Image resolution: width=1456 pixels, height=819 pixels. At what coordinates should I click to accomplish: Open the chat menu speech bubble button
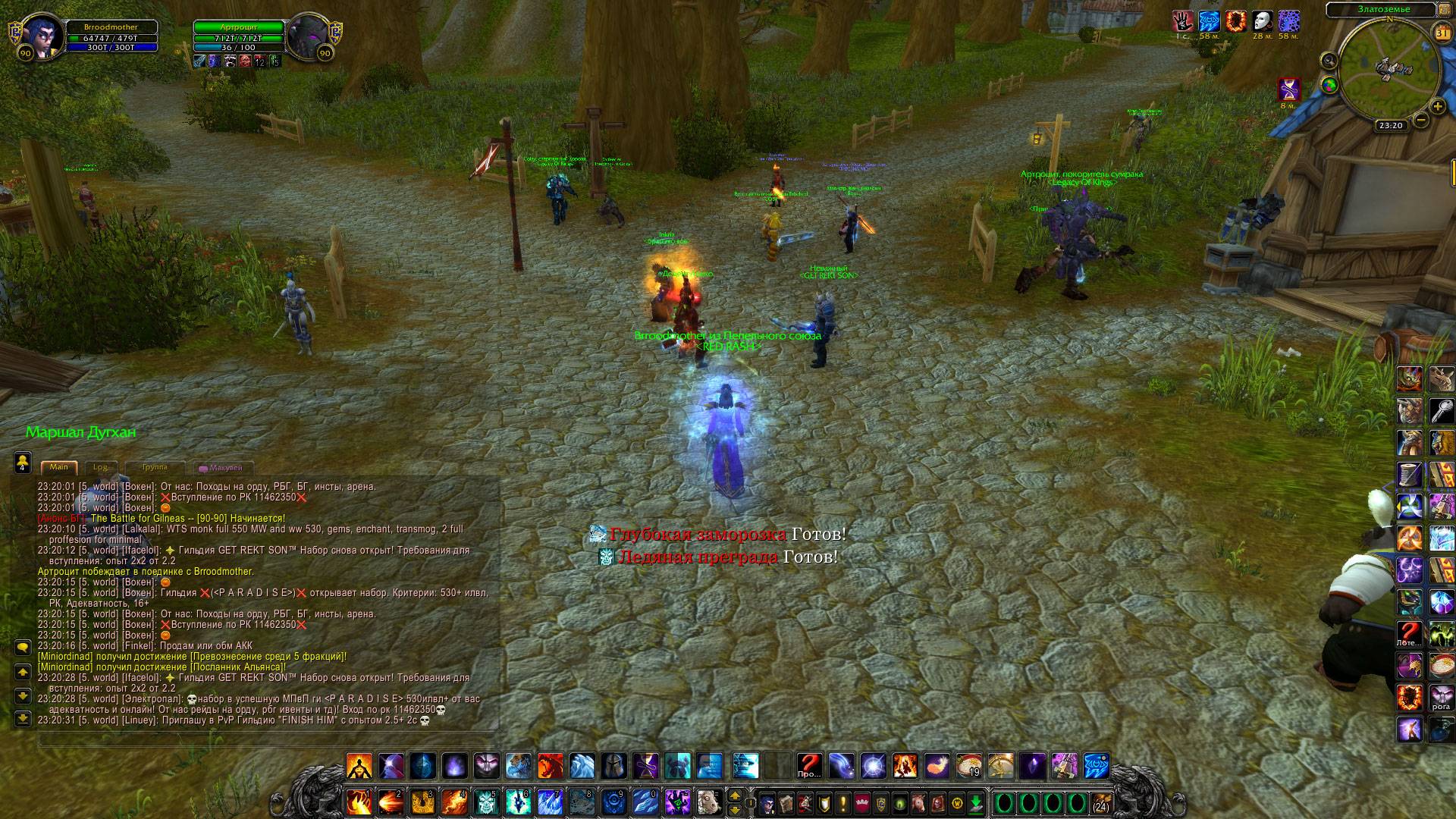[23, 647]
